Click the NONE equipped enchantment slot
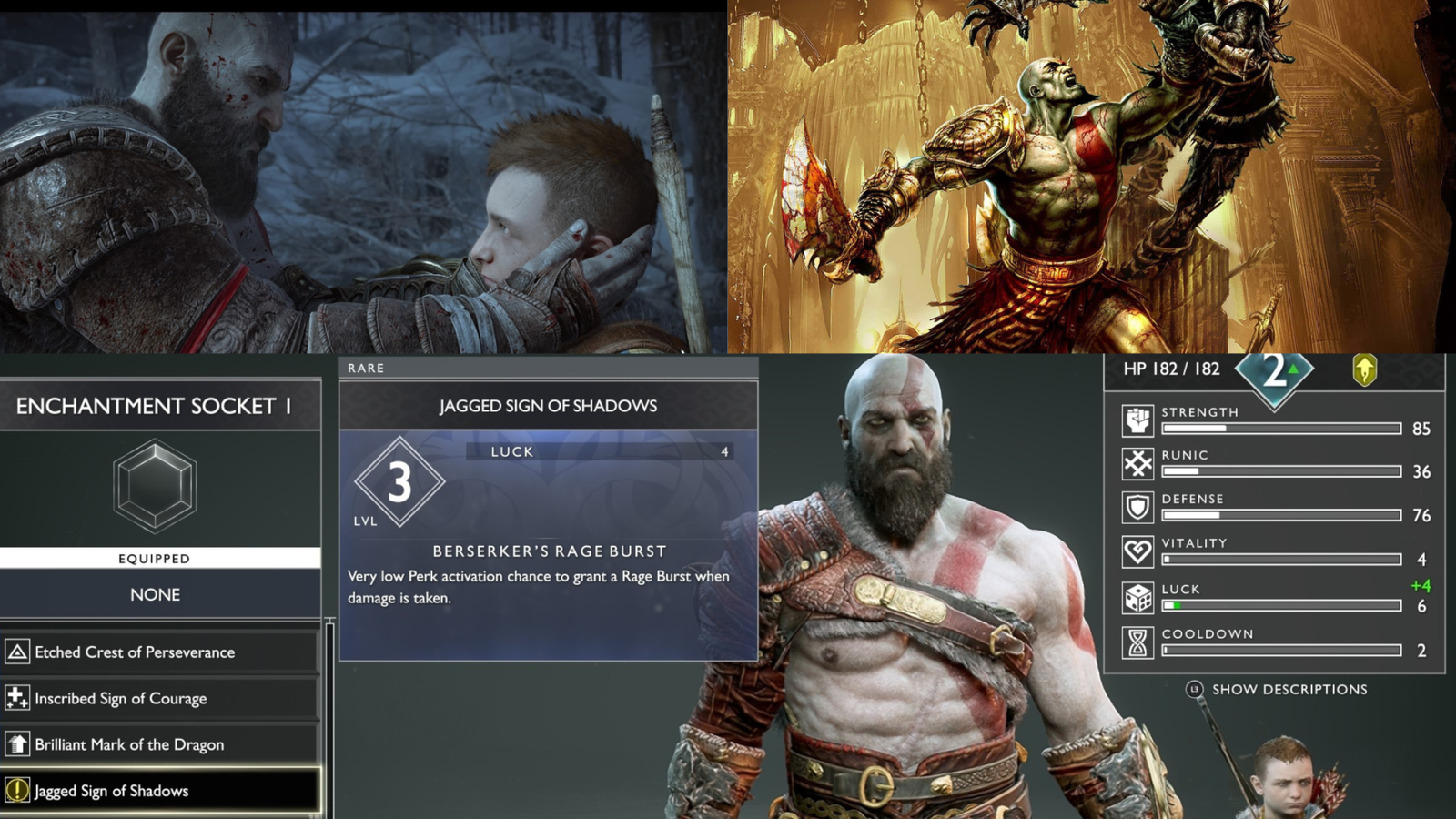This screenshot has width=1456, height=819. click(x=157, y=594)
